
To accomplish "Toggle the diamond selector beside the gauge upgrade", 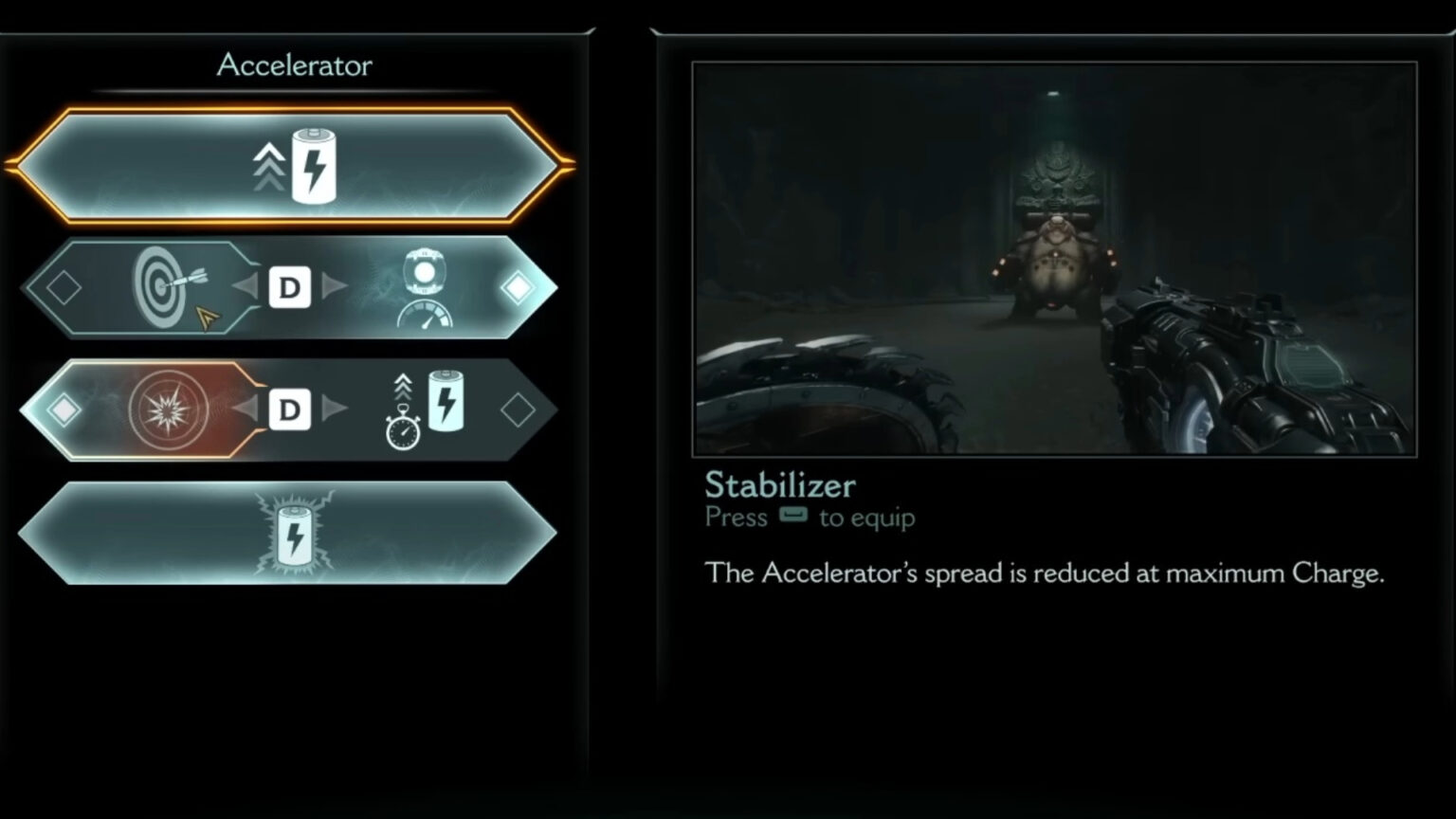I will [519, 287].
